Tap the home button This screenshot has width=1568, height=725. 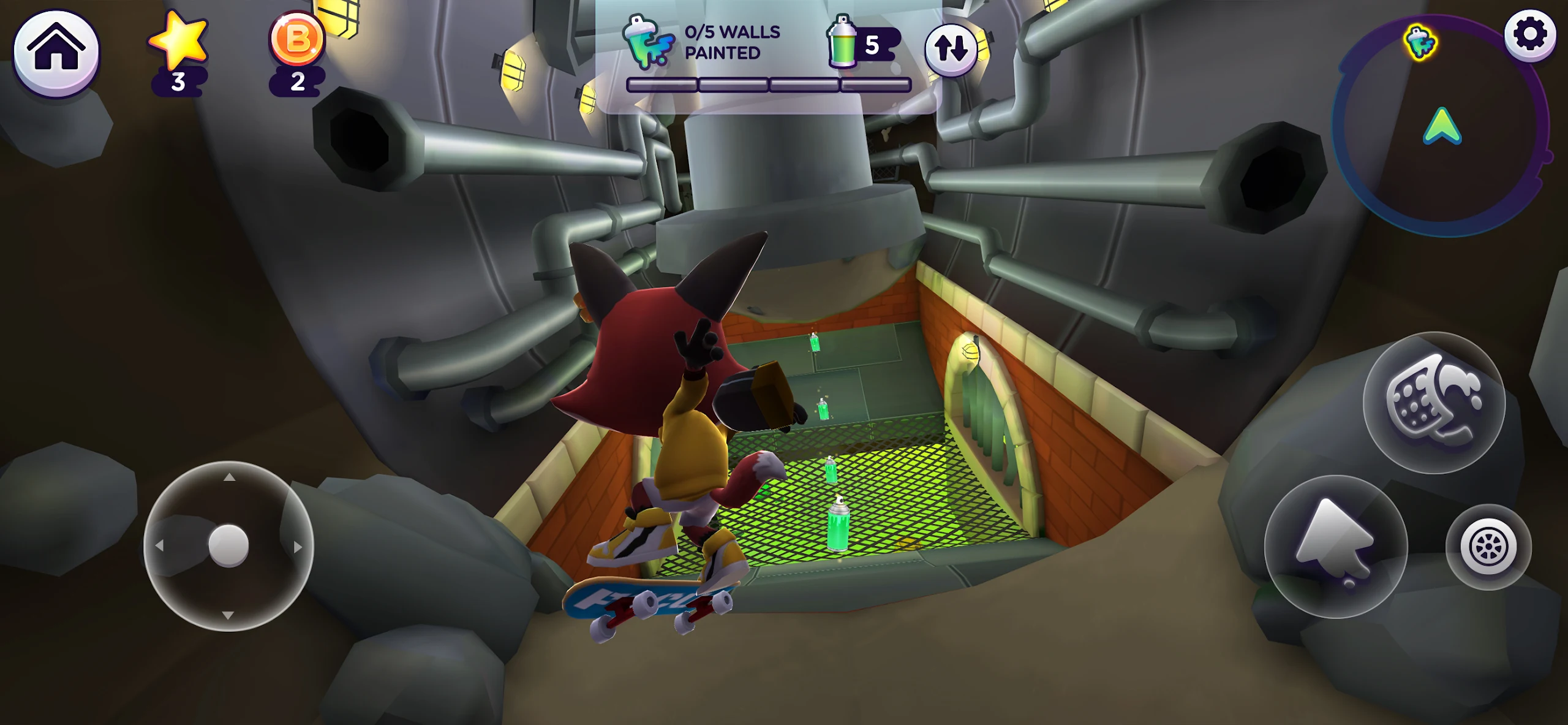click(56, 52)
